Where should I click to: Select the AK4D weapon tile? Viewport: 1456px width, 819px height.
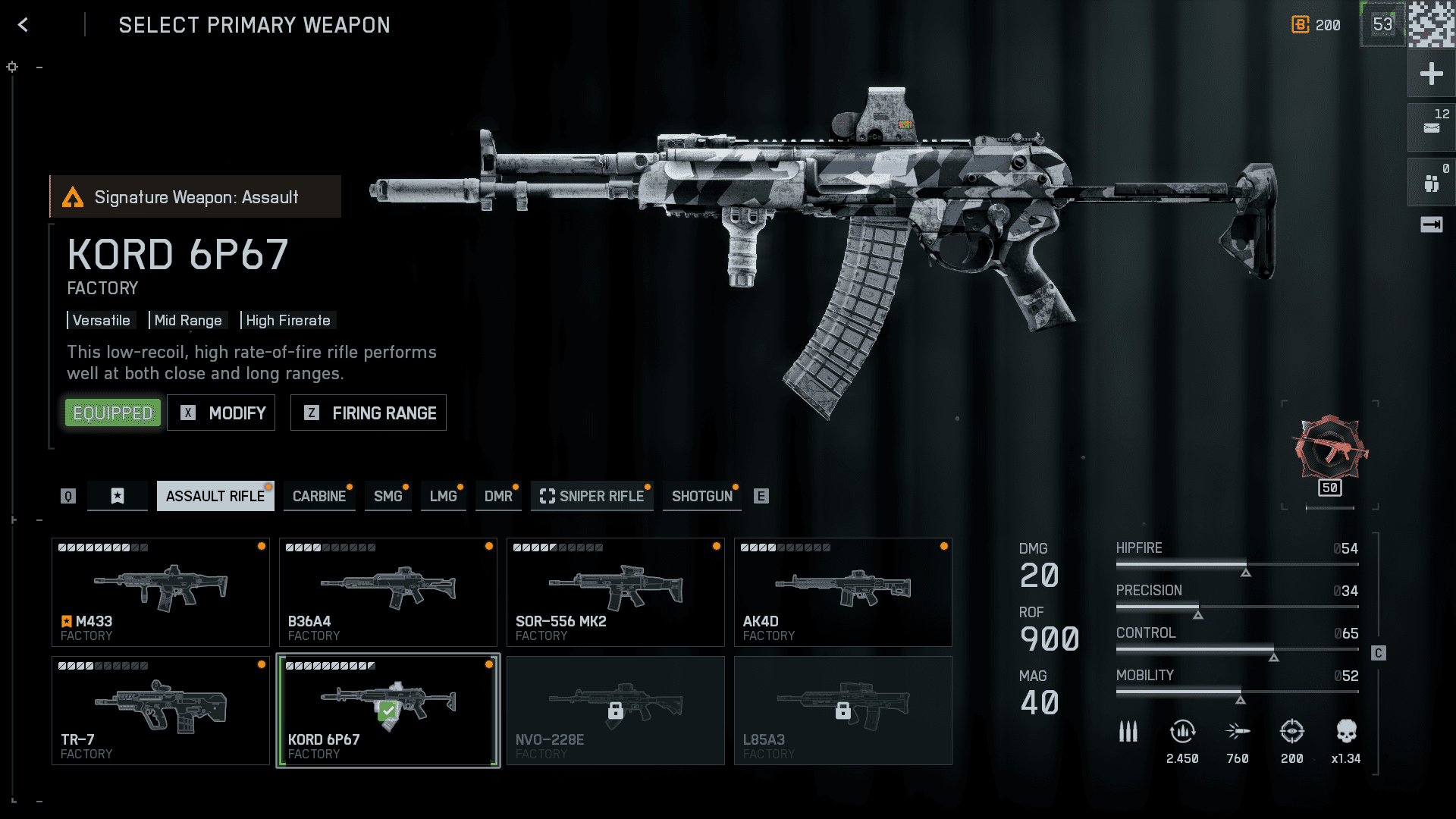(x=843, y=592)
